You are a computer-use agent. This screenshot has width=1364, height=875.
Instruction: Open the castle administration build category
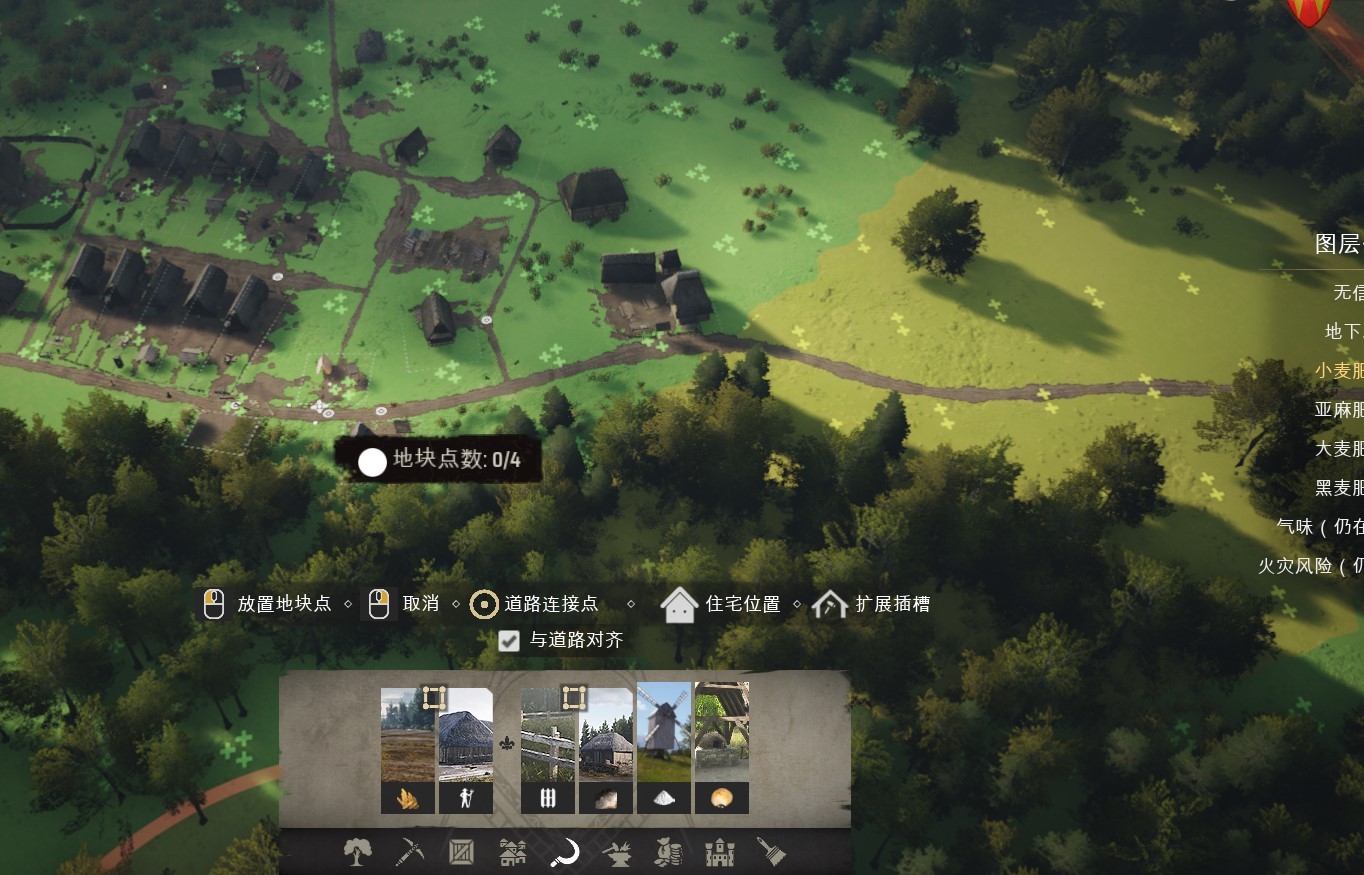720,853
